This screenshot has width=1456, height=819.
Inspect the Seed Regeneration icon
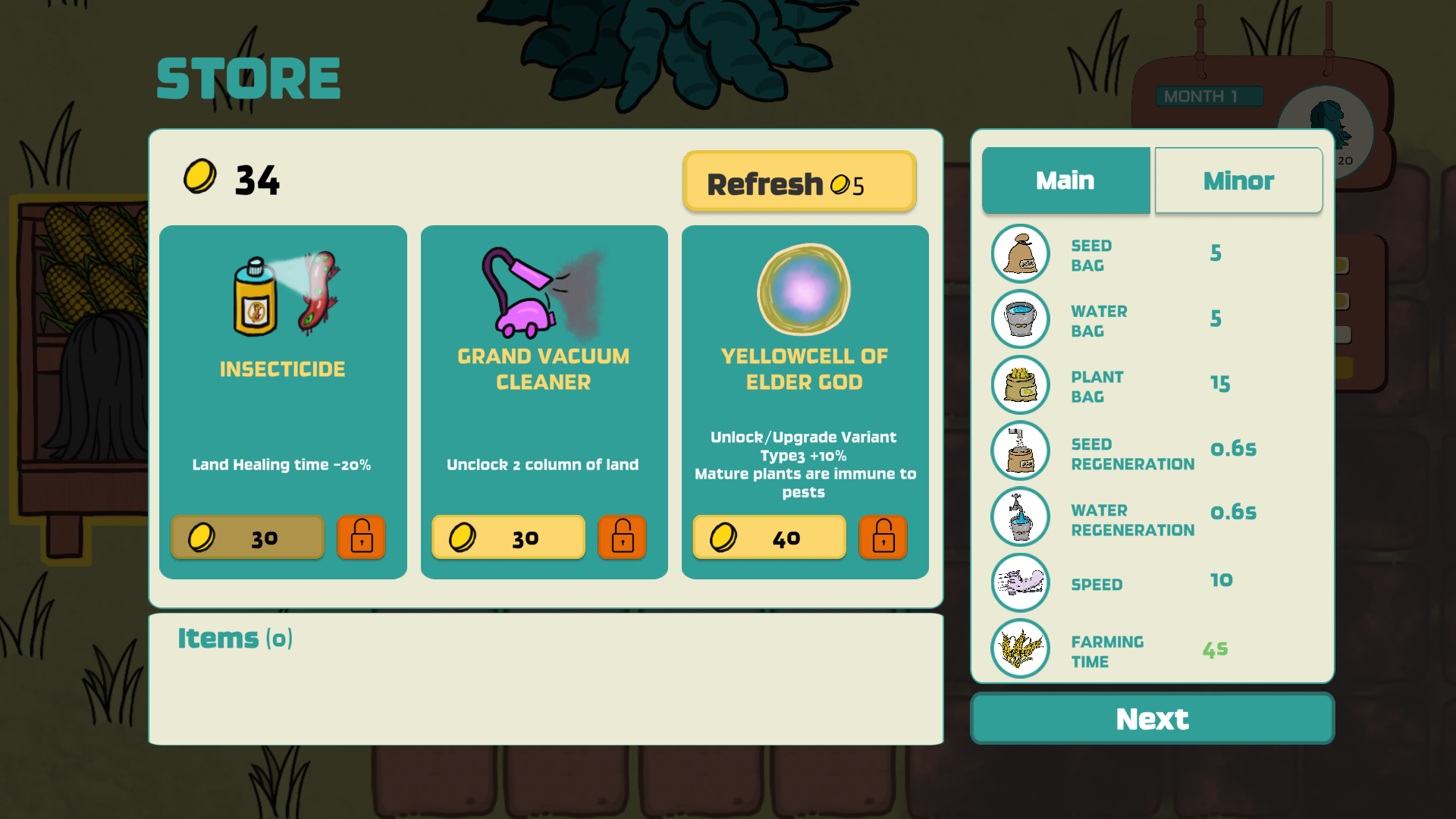1020,450
